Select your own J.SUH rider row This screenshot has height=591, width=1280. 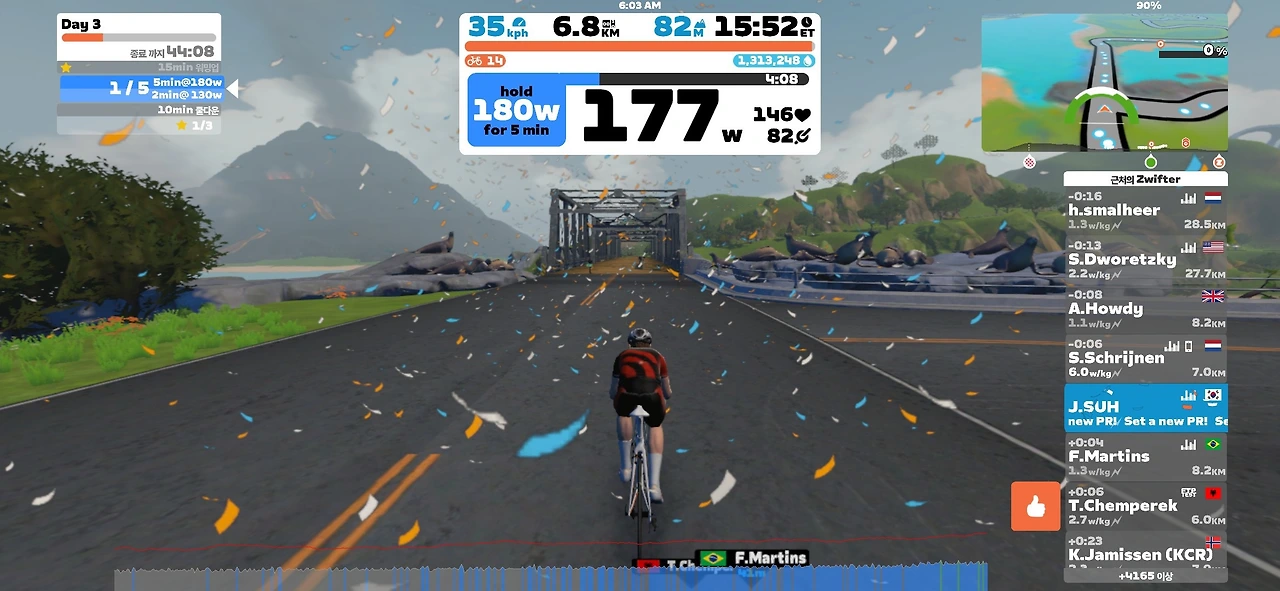click(1145, 407)
